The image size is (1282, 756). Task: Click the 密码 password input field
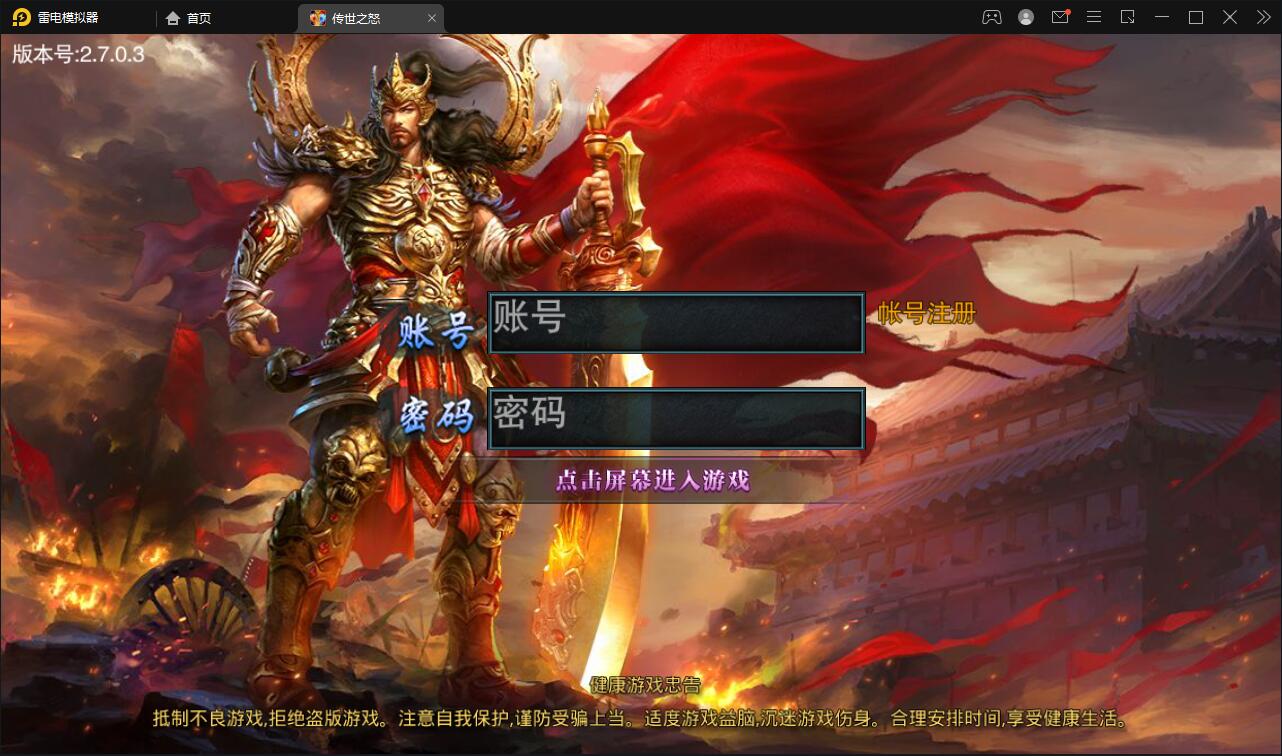(x=676, y=417)
